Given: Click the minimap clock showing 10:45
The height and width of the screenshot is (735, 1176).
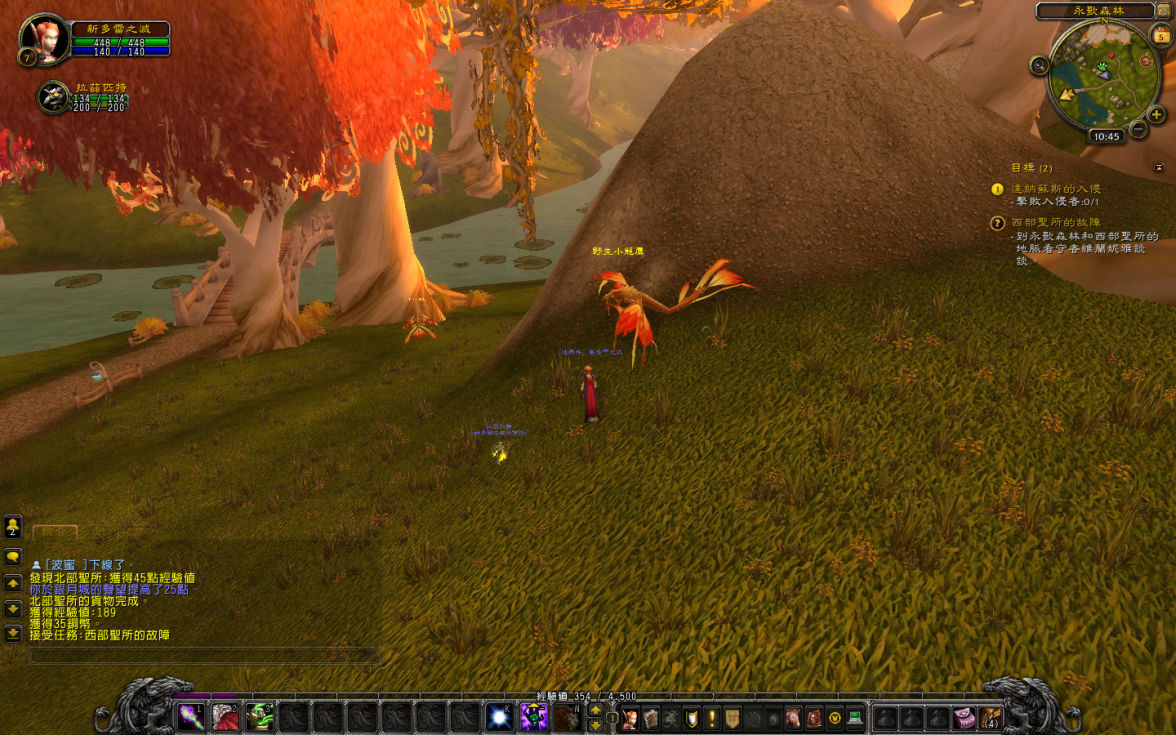Looking at the screenshot, I should pos(1106,136).
